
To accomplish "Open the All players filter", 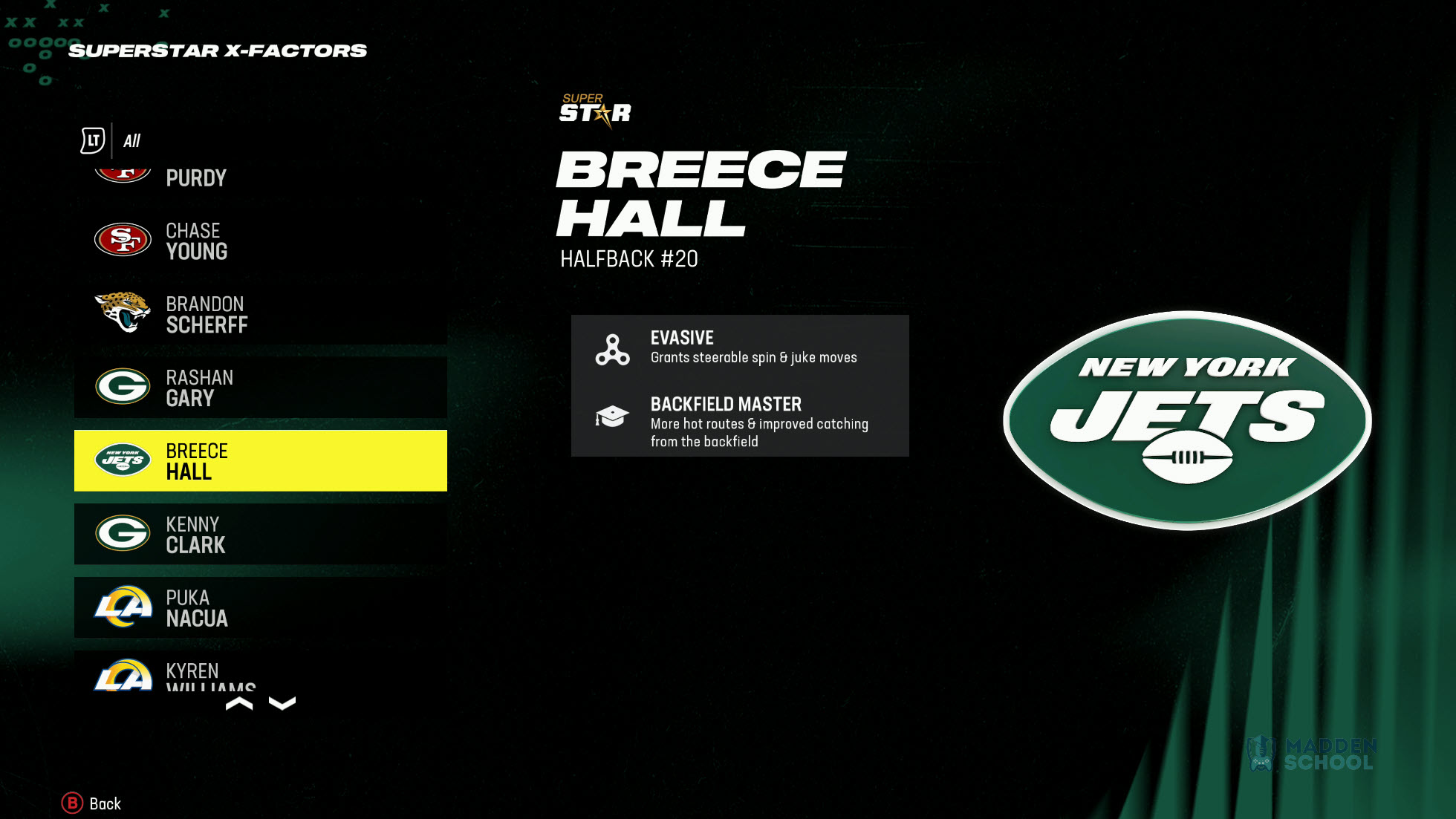I will (x=132, y=140).
